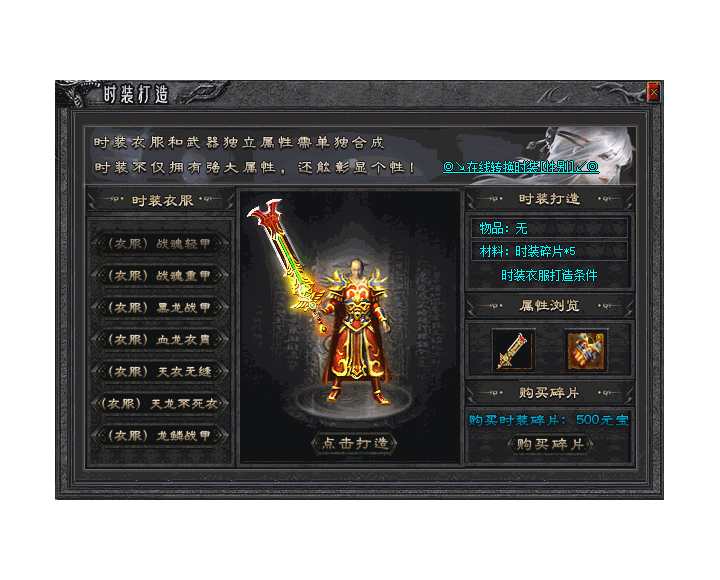This screenshot has height=580, width=720.
Task: Select the 天龙不死衣 outfit
Action: click(x=161, y=404)
